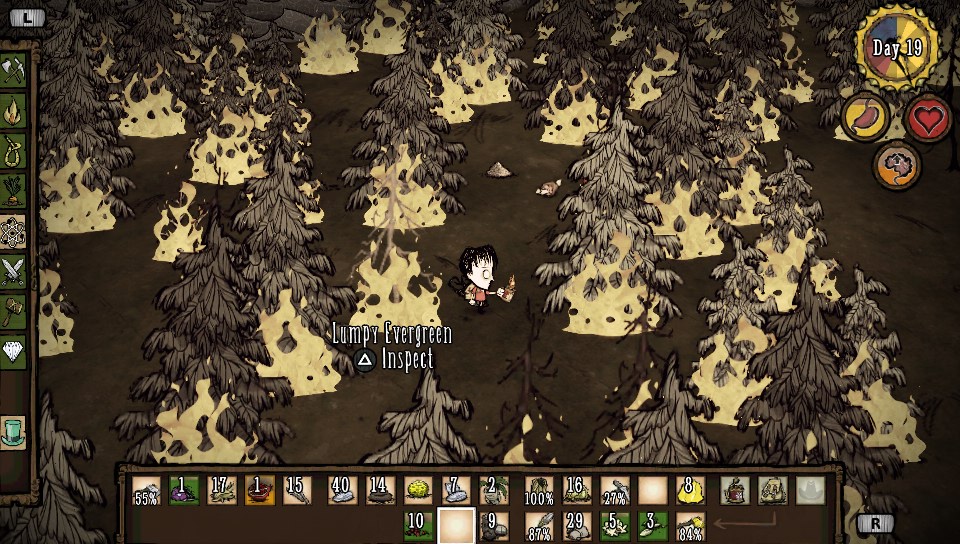Select the tool slot at 55% durability
Image resolution: width=960 pixels, height=544 pixels.
(146, 490)
